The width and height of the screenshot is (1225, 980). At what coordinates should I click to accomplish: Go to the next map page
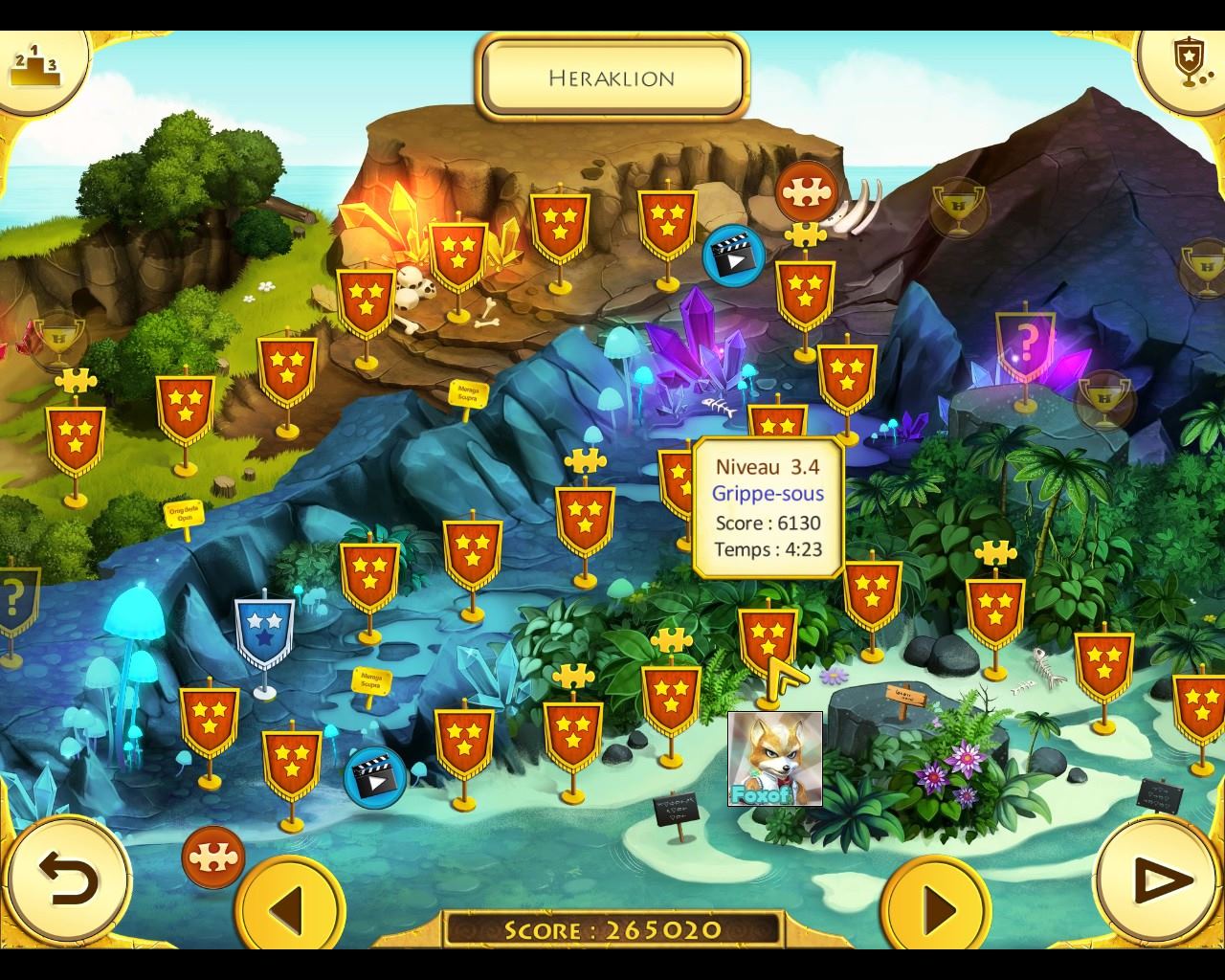point(937,905)
